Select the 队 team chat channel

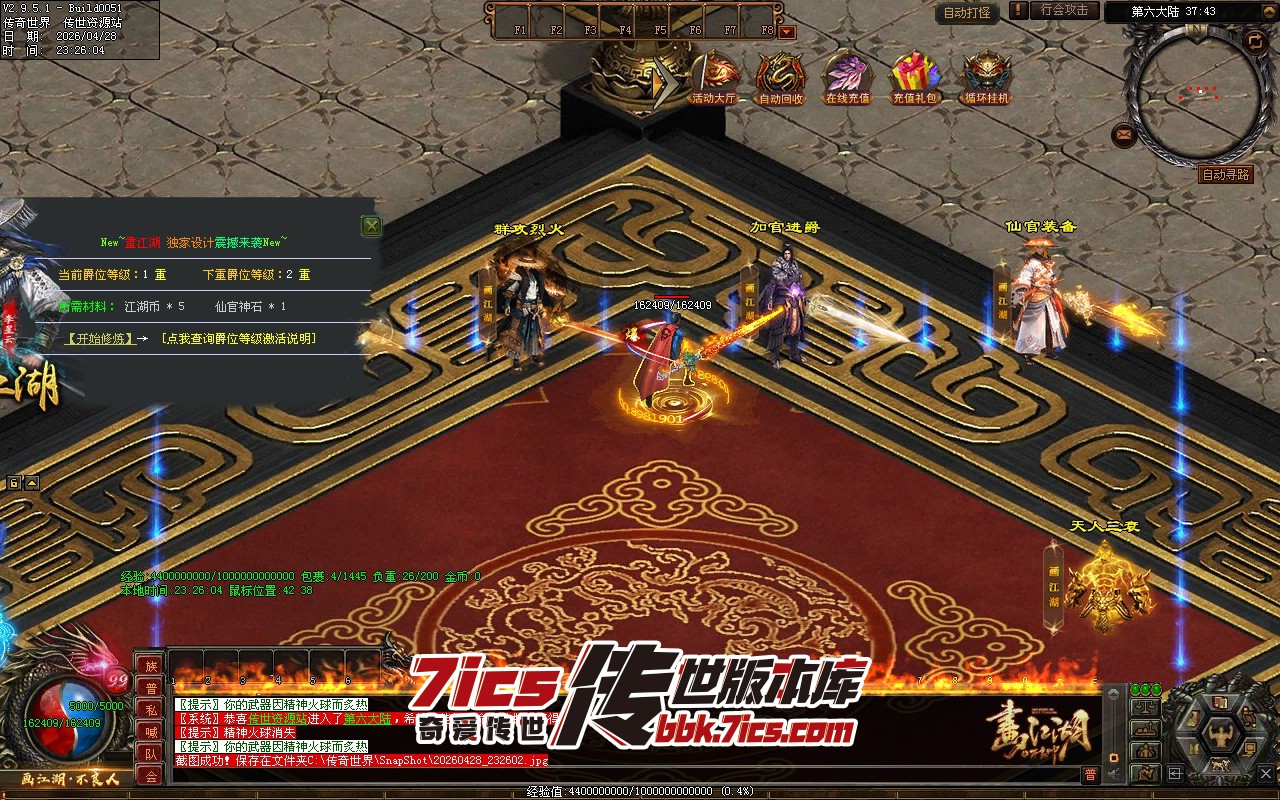point(151,754)
